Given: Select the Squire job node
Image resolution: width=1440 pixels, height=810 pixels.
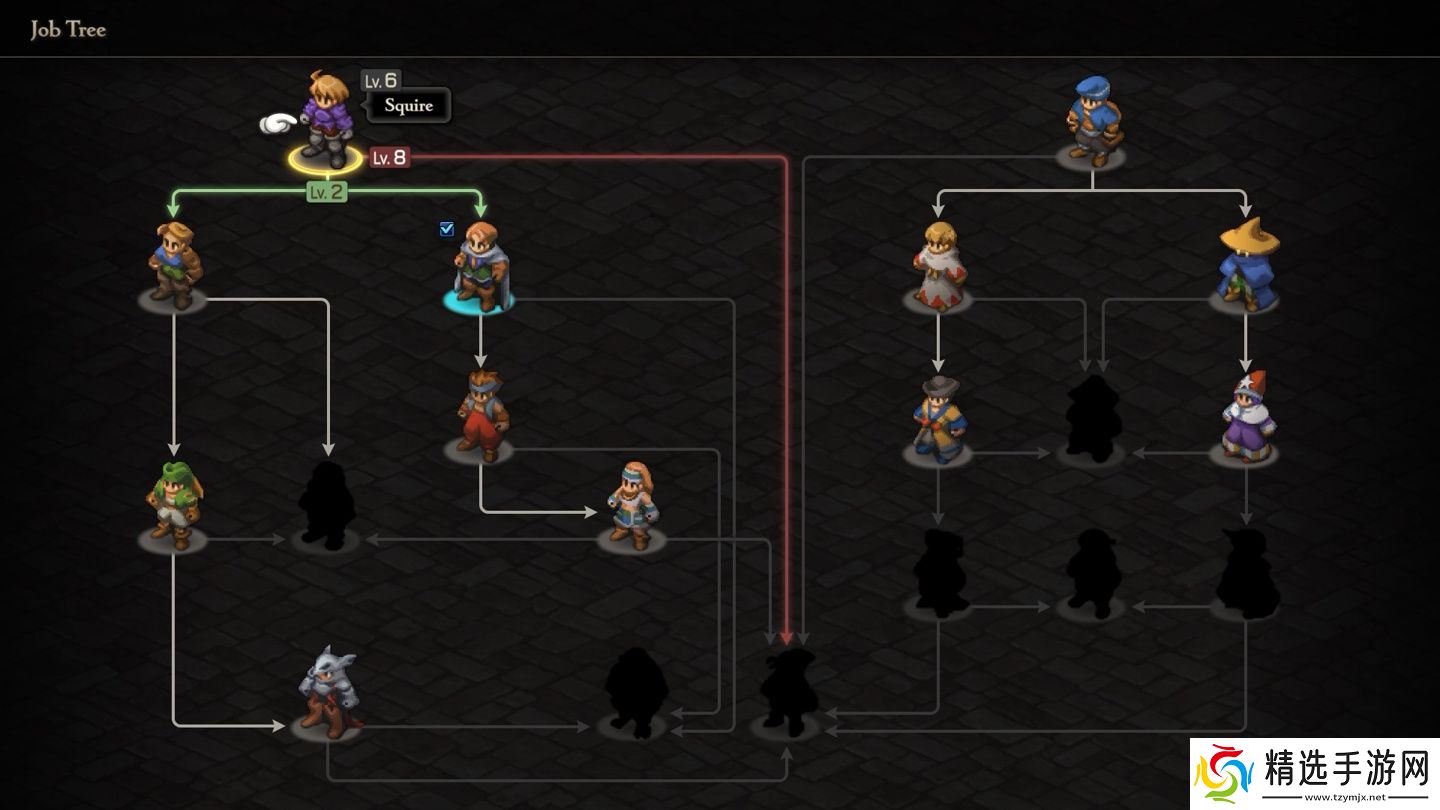Looking at the screenshot, I should pos(326,120).
